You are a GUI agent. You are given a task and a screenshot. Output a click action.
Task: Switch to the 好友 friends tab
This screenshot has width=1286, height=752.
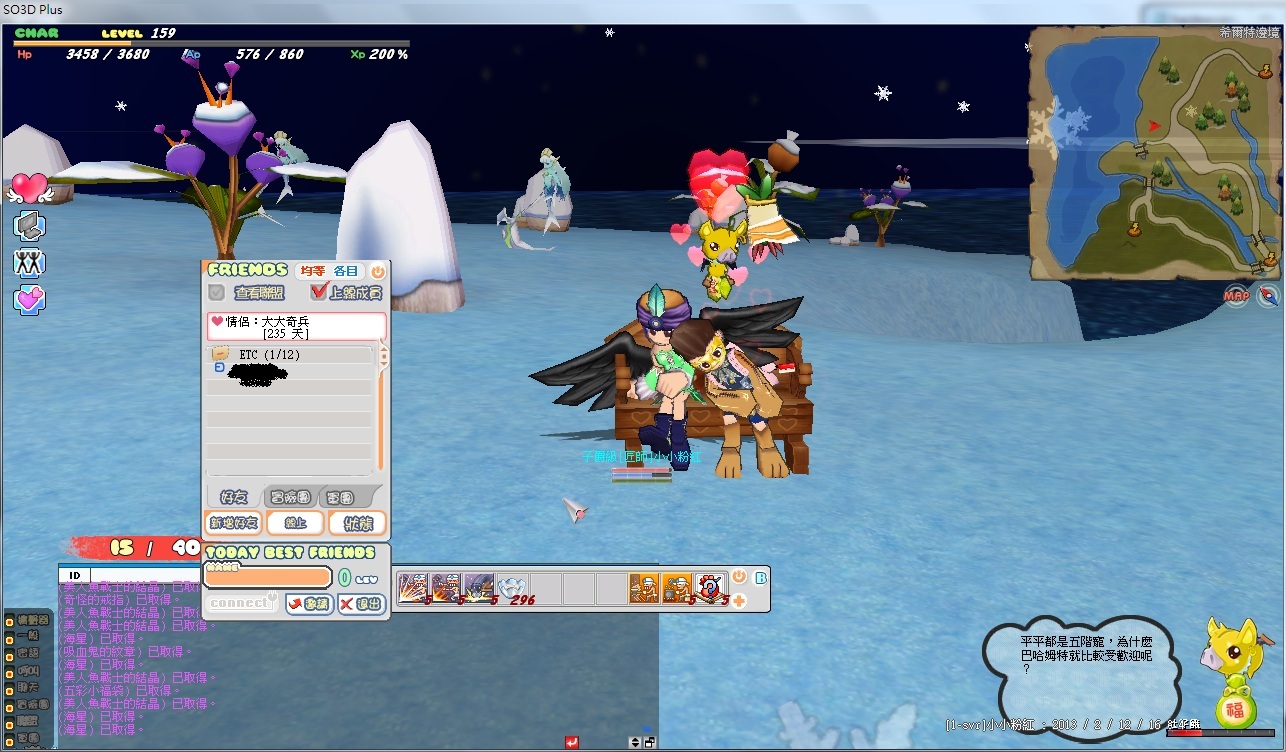click(235, 497)
